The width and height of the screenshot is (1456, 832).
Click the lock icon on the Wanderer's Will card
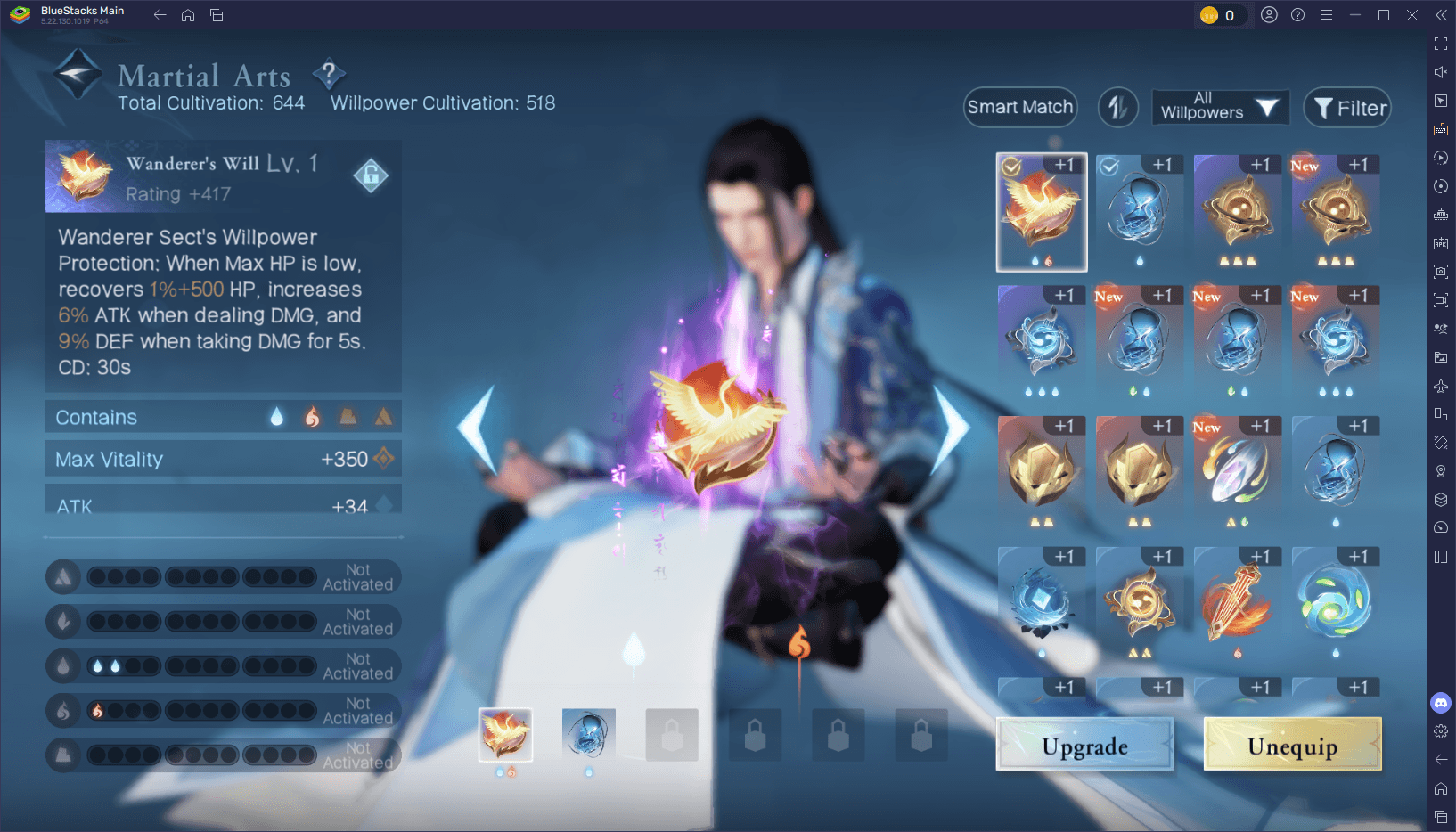click(x=372, y=175)
